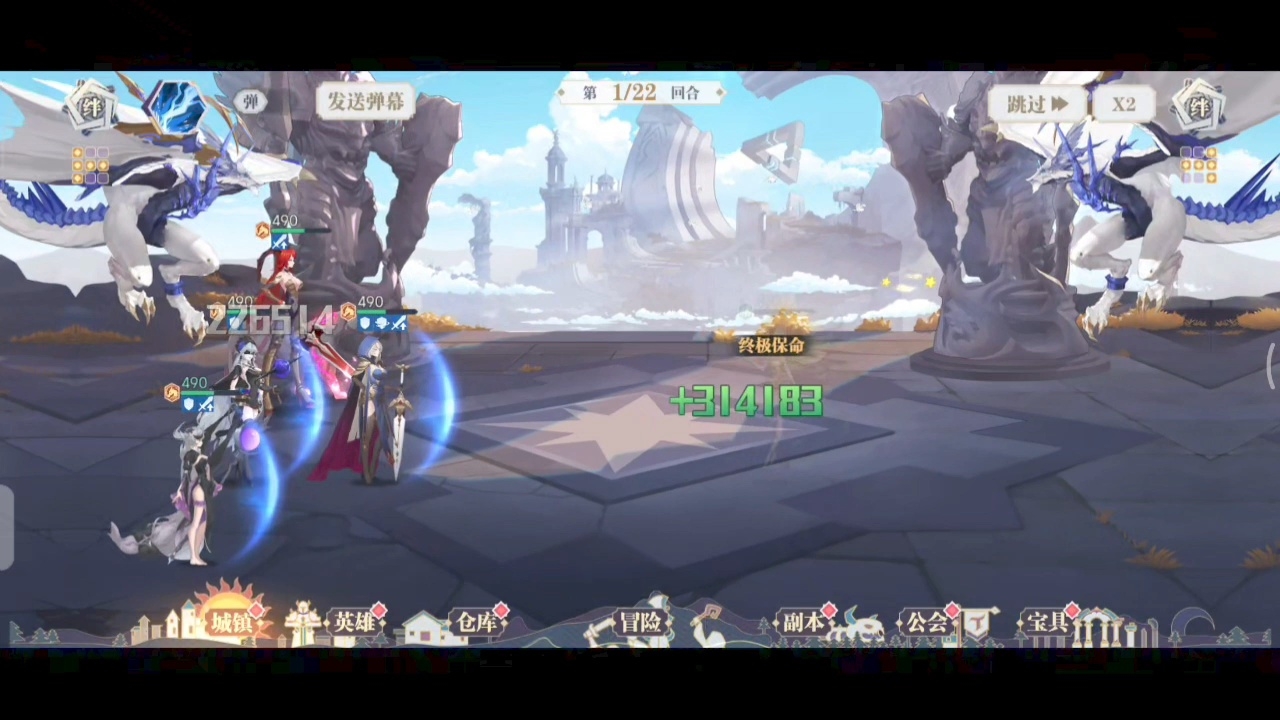This screenshot has width=1280, height=720.
Task: Open the 发送弹幕 send-comment box
Action: point(365,101)
